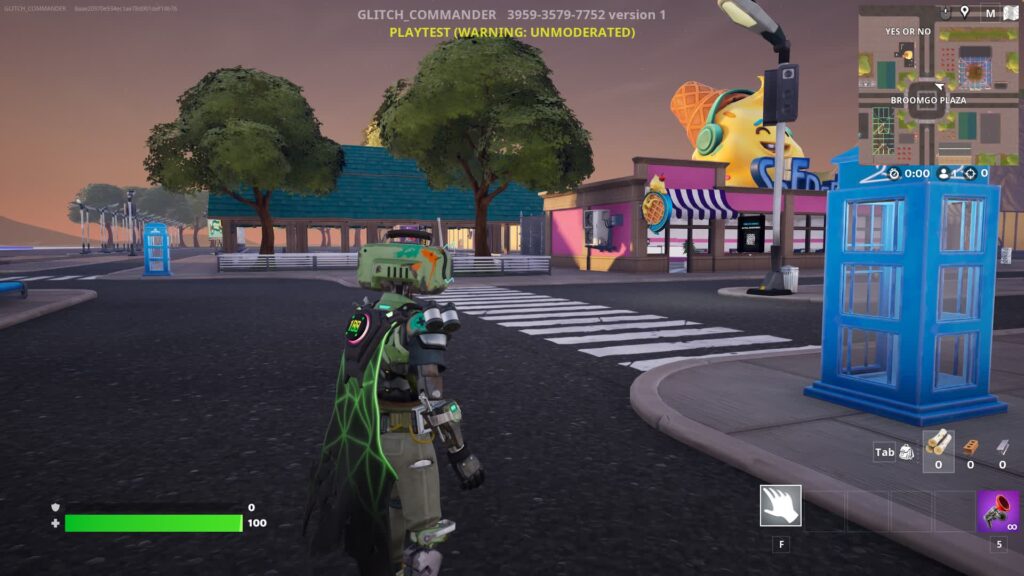This screenshot has width=1024, height=576.
Task: Pick the metal building material
Action: pos(1002,446)
